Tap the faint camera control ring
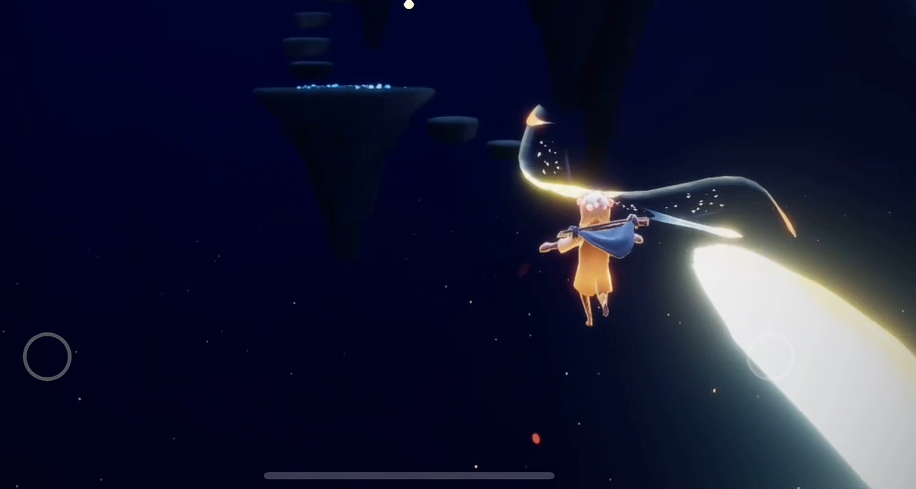This screenshot has width=916, height=489. [x=770, y=357]
